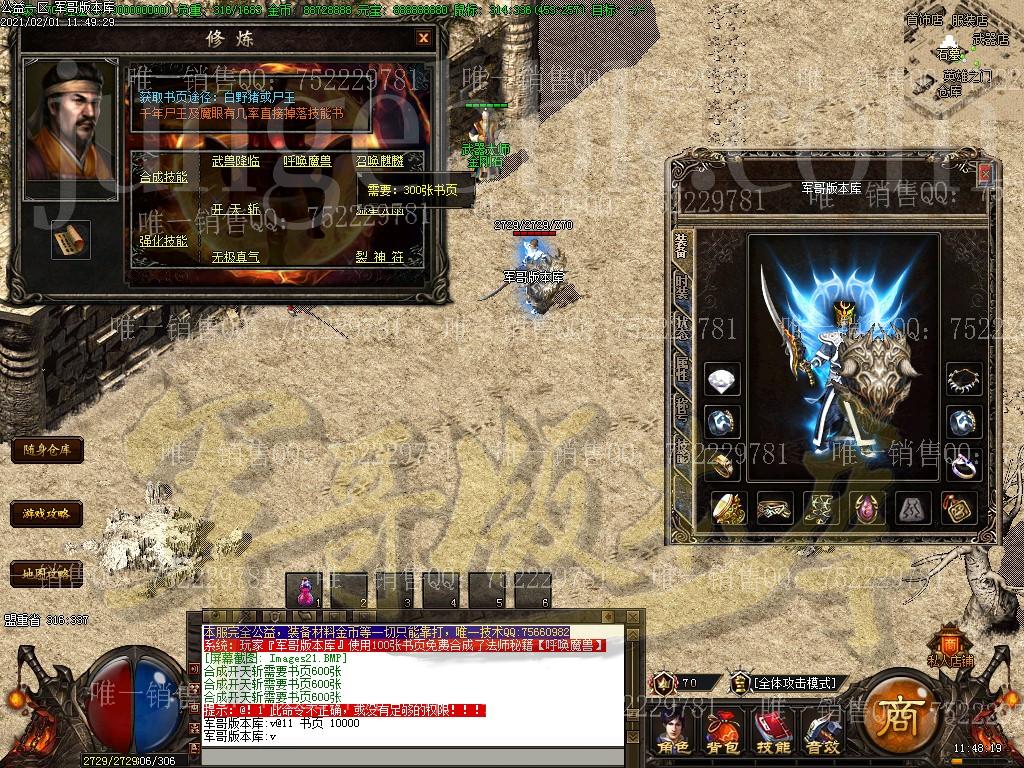Open the 游戏攻略 game guide
This screenshot has height=768, width=1024.
click(x=46, y=514)
